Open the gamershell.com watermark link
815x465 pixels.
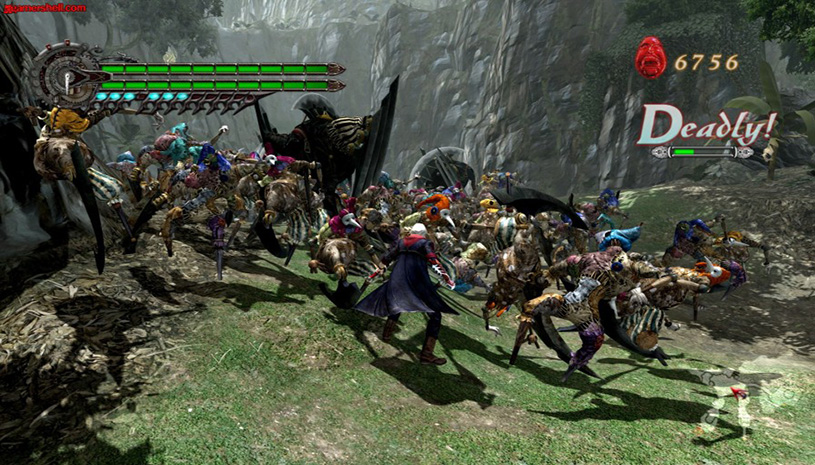44,7
